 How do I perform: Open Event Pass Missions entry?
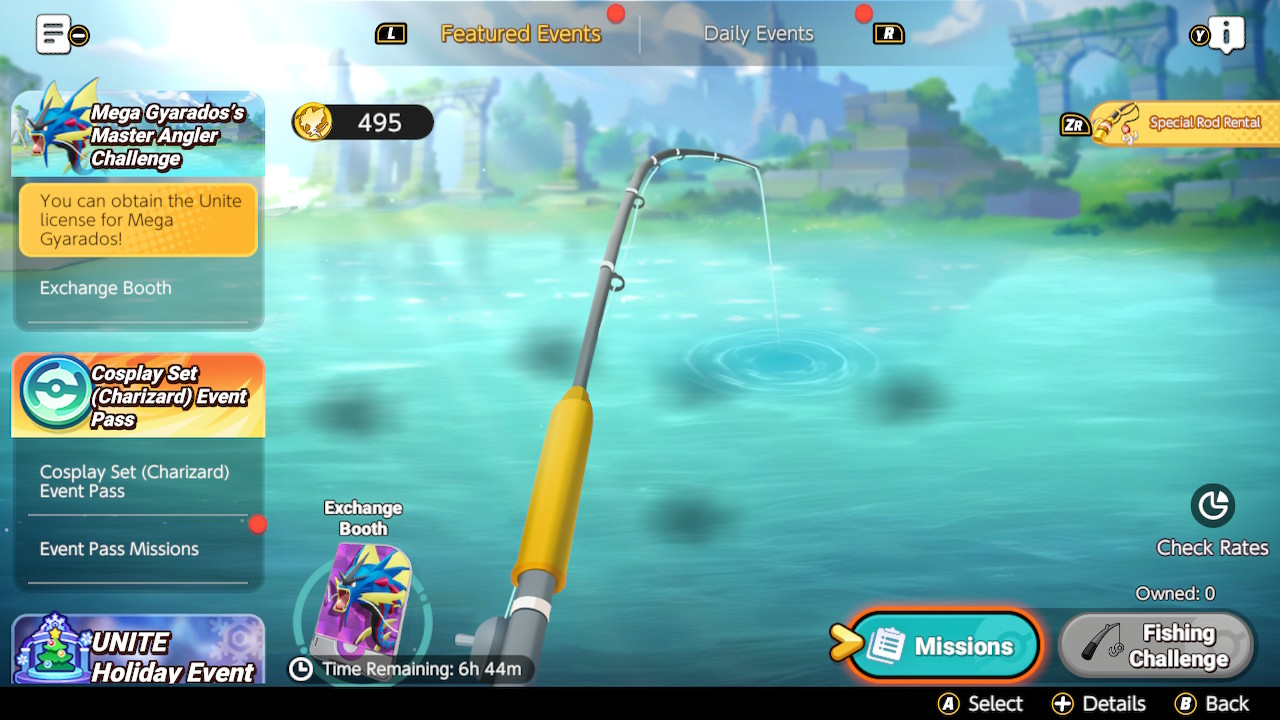tap(119, 549)
